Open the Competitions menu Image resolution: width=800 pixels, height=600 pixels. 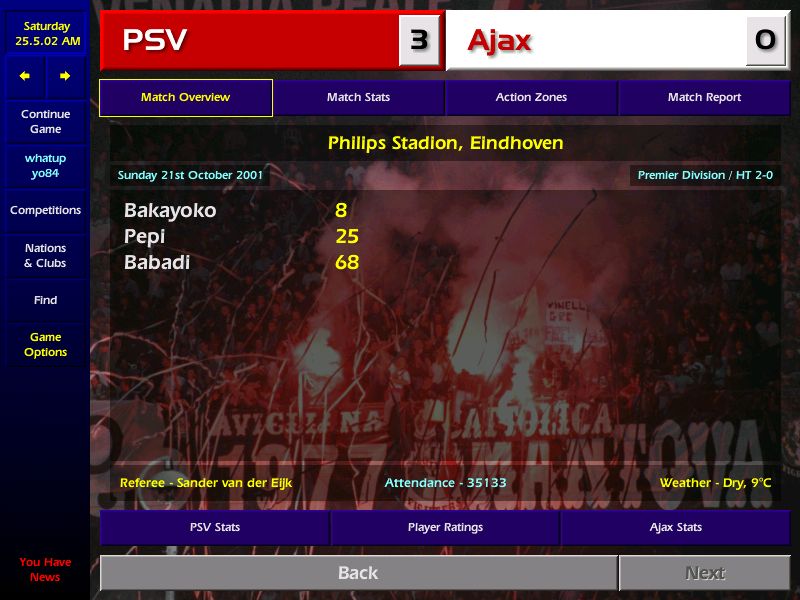(45, 211)
